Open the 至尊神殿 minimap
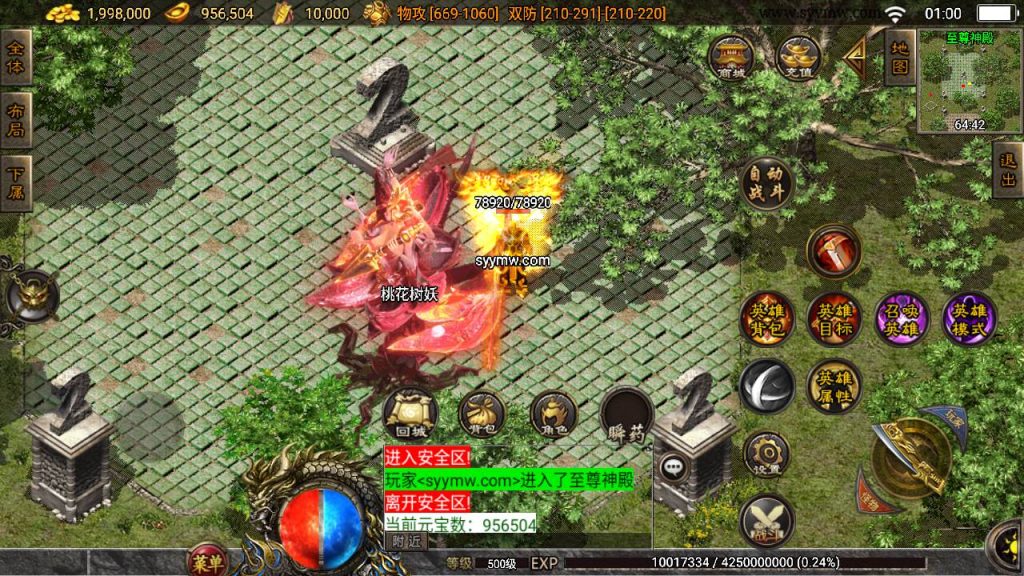Screen dimensions: 1024x576 pyautogui.click(x=966, y=83)
